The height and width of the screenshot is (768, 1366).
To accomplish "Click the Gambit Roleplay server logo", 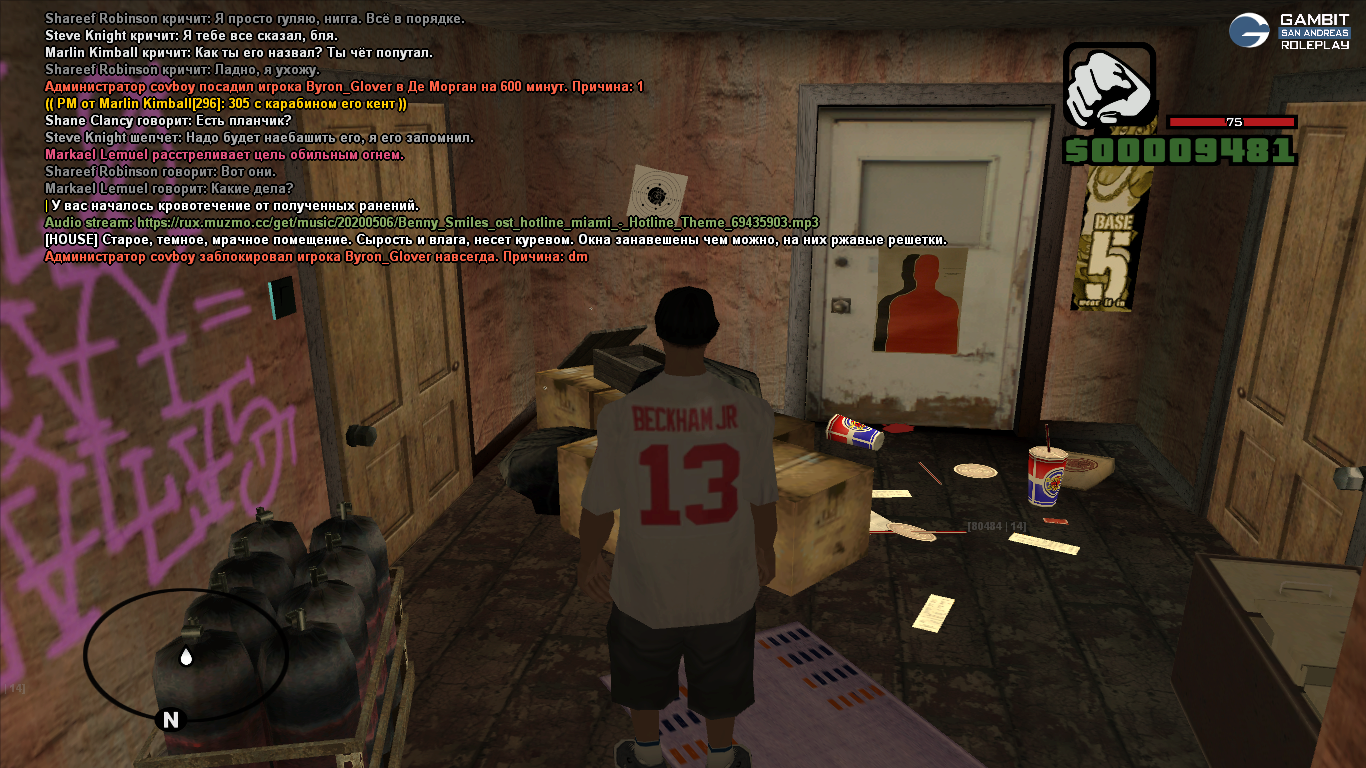I will coord(1288,31).
